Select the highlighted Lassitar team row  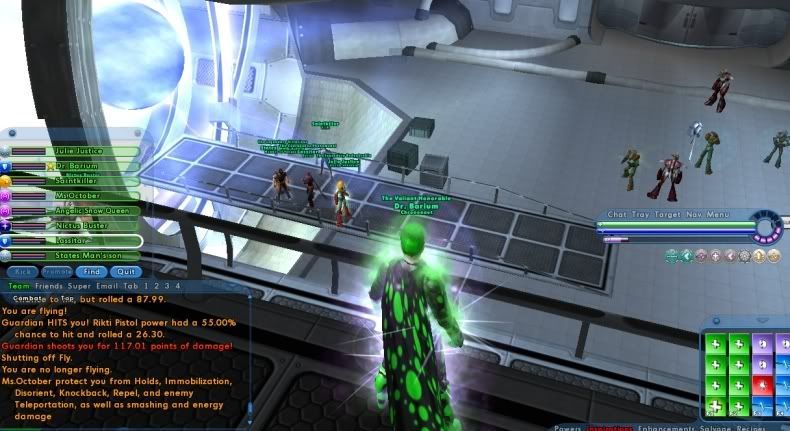tap(75, 241)
